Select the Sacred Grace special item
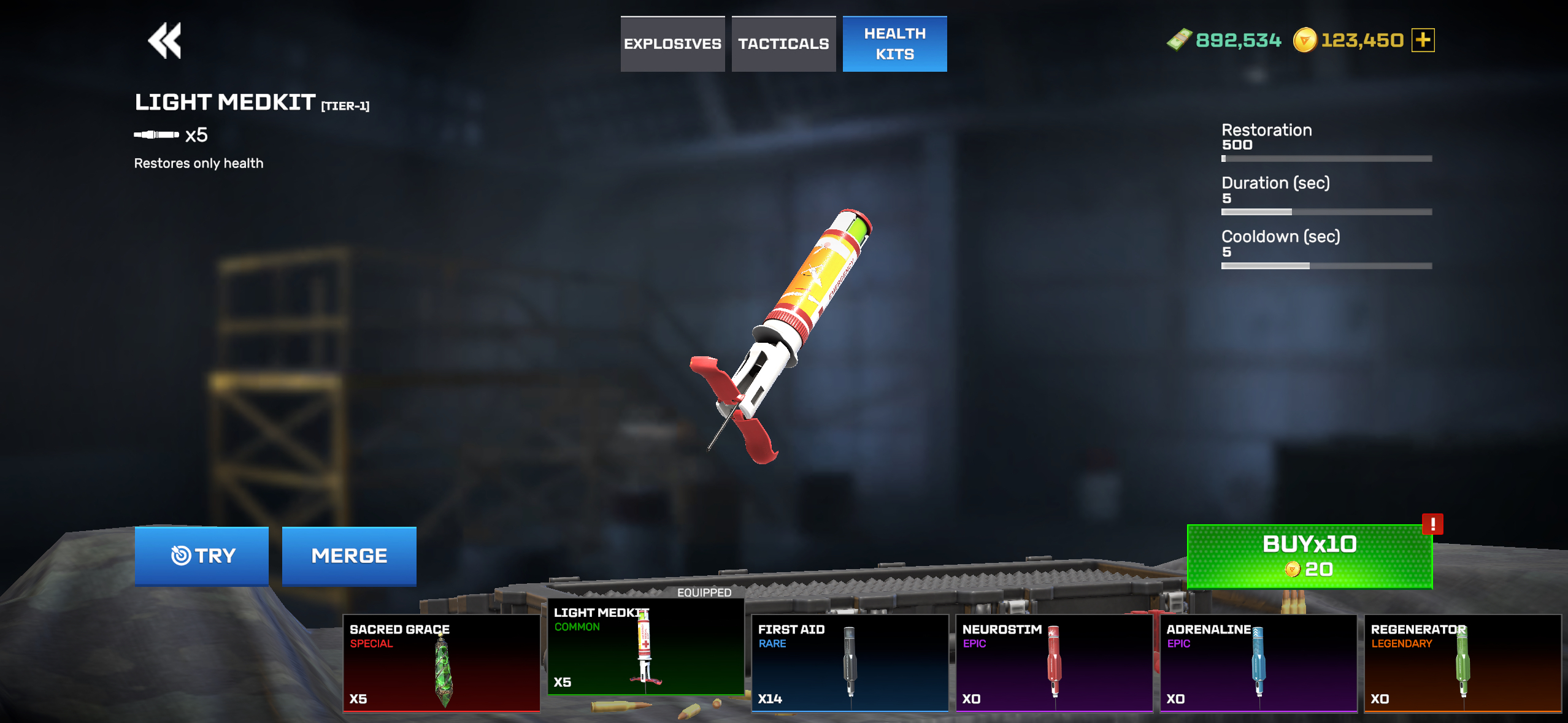This screenshot has height=723, width=1568. click(441, 663)
